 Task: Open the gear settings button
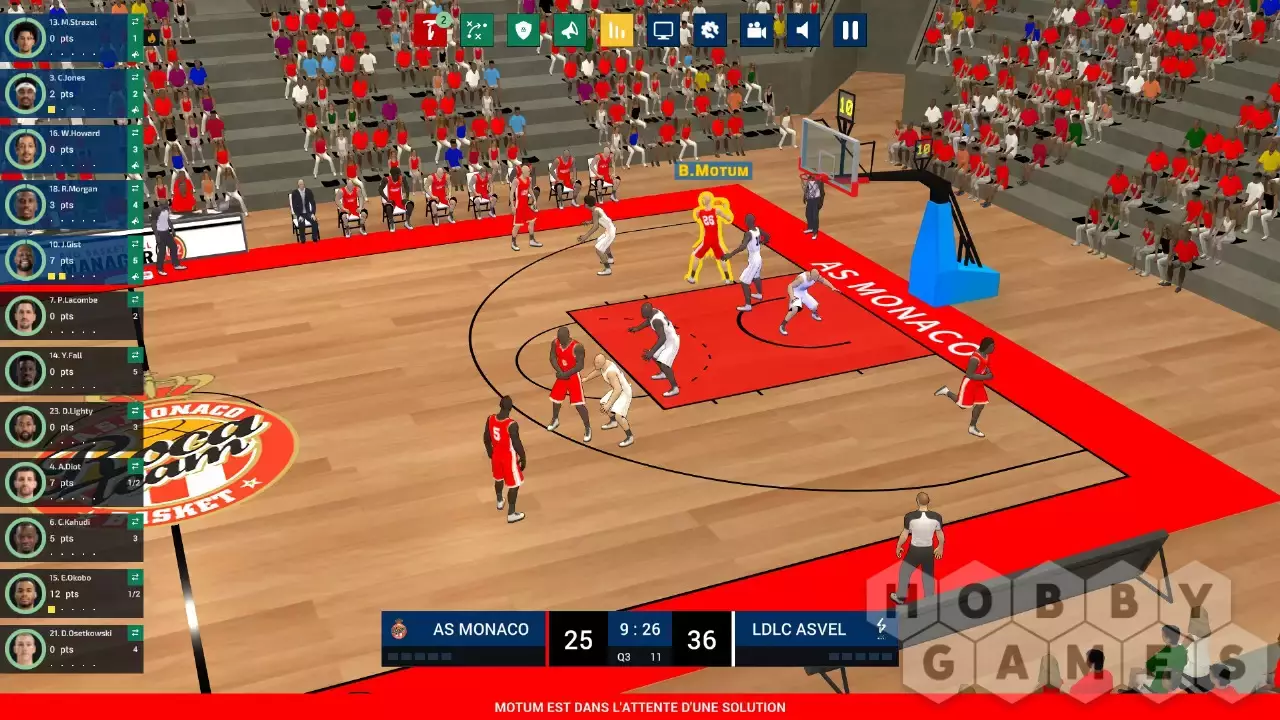(710, 30)
